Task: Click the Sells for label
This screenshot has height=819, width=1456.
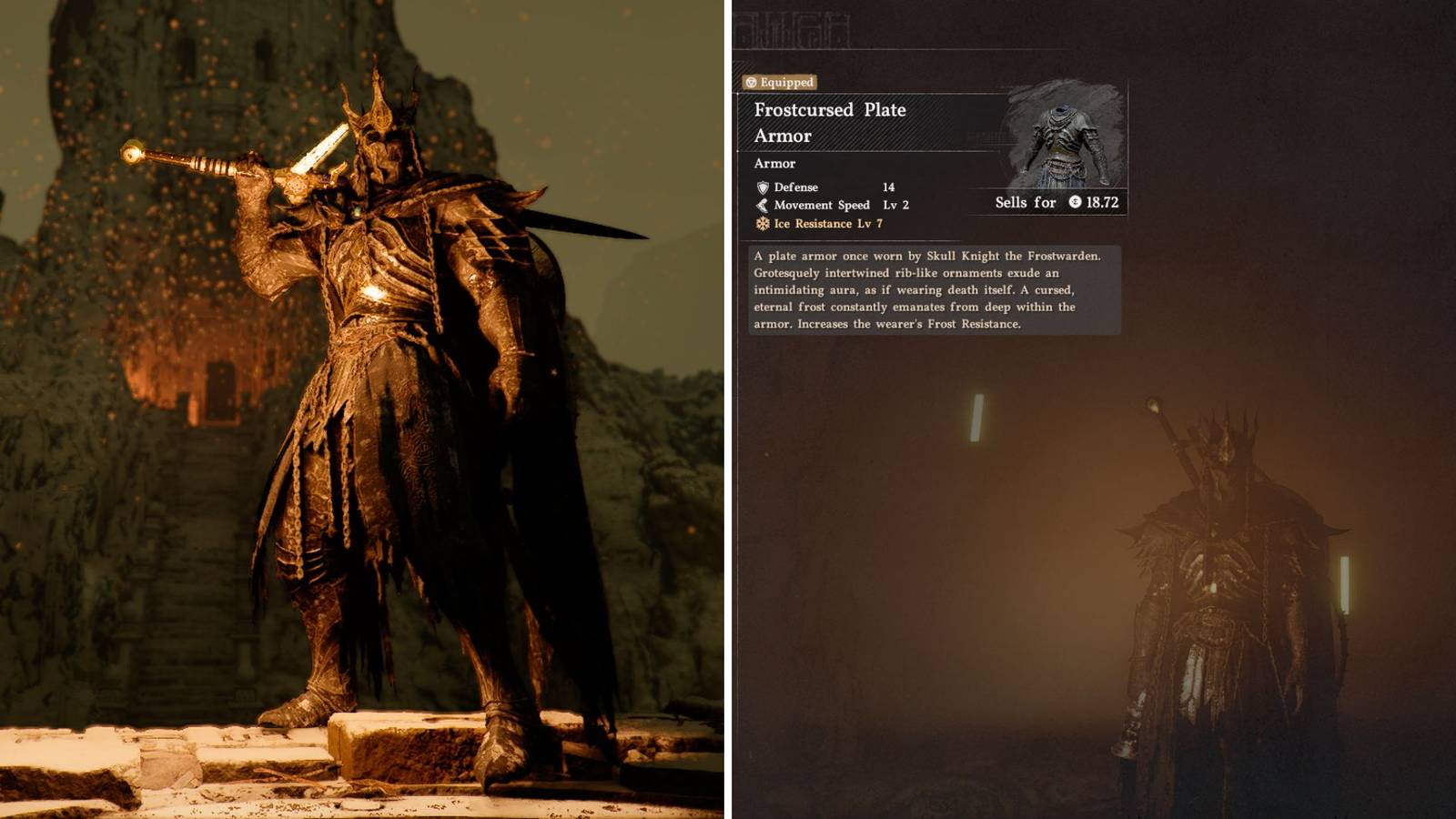Action: pyautogui.click(x=1026, y=203)
